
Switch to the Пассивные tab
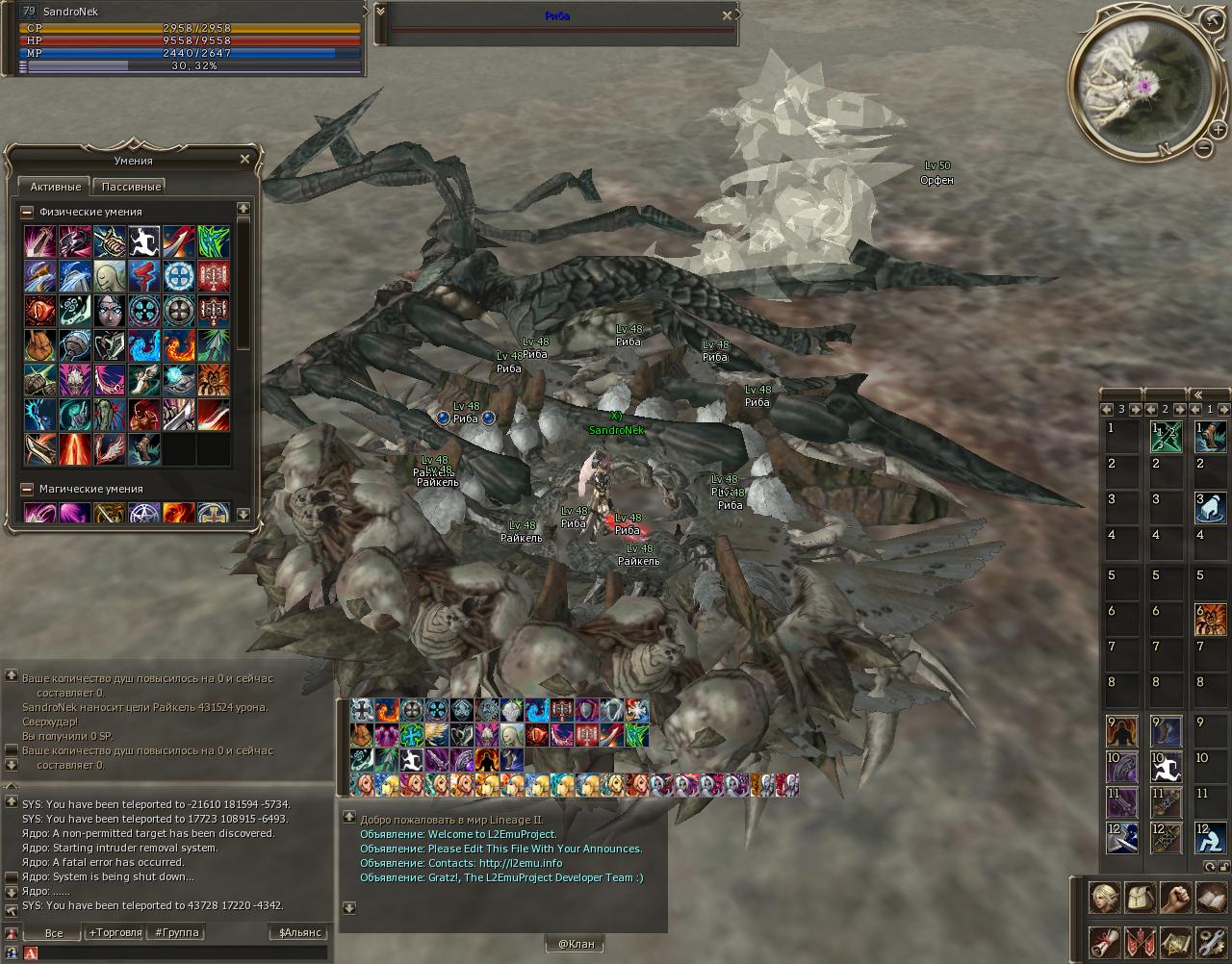pos(131,187)
